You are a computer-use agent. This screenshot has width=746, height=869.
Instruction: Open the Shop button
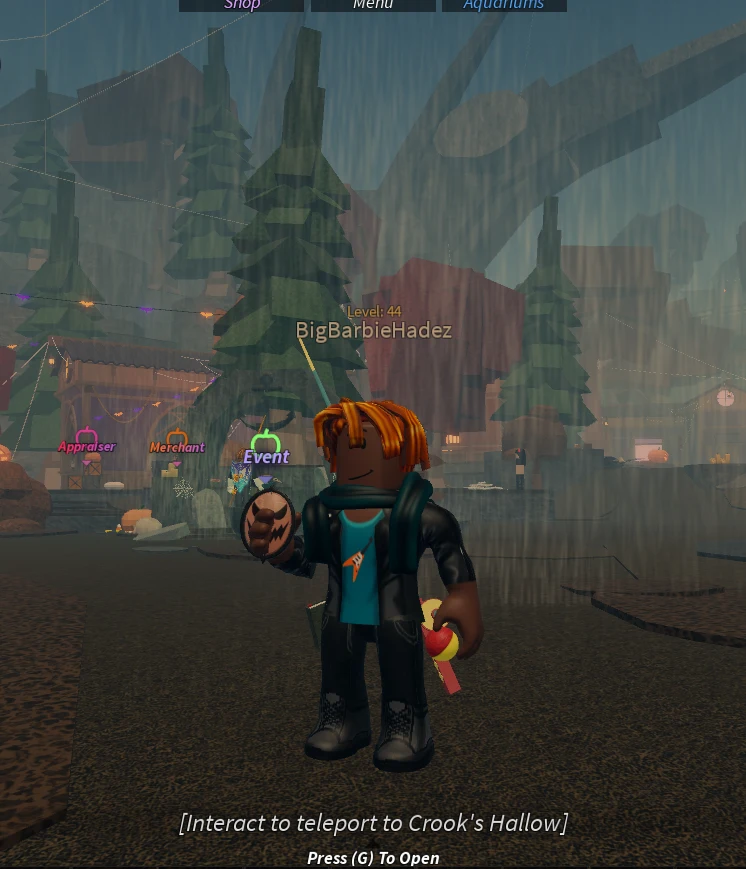(241, 5)
